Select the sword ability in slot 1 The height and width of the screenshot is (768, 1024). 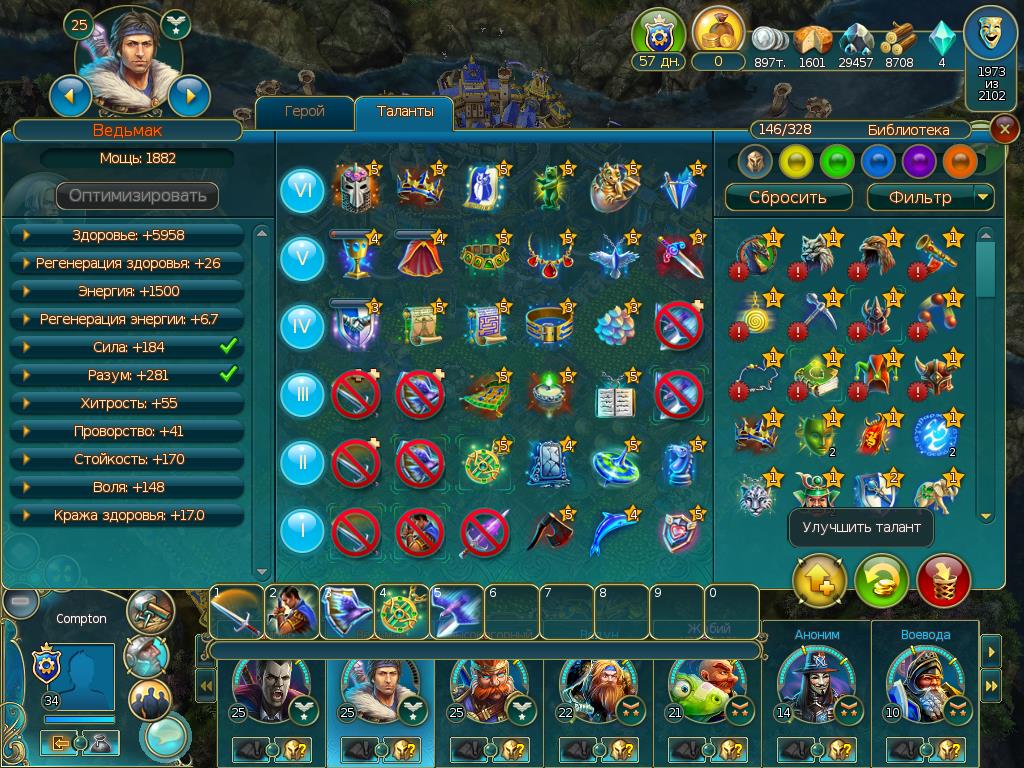pos(235,610)
